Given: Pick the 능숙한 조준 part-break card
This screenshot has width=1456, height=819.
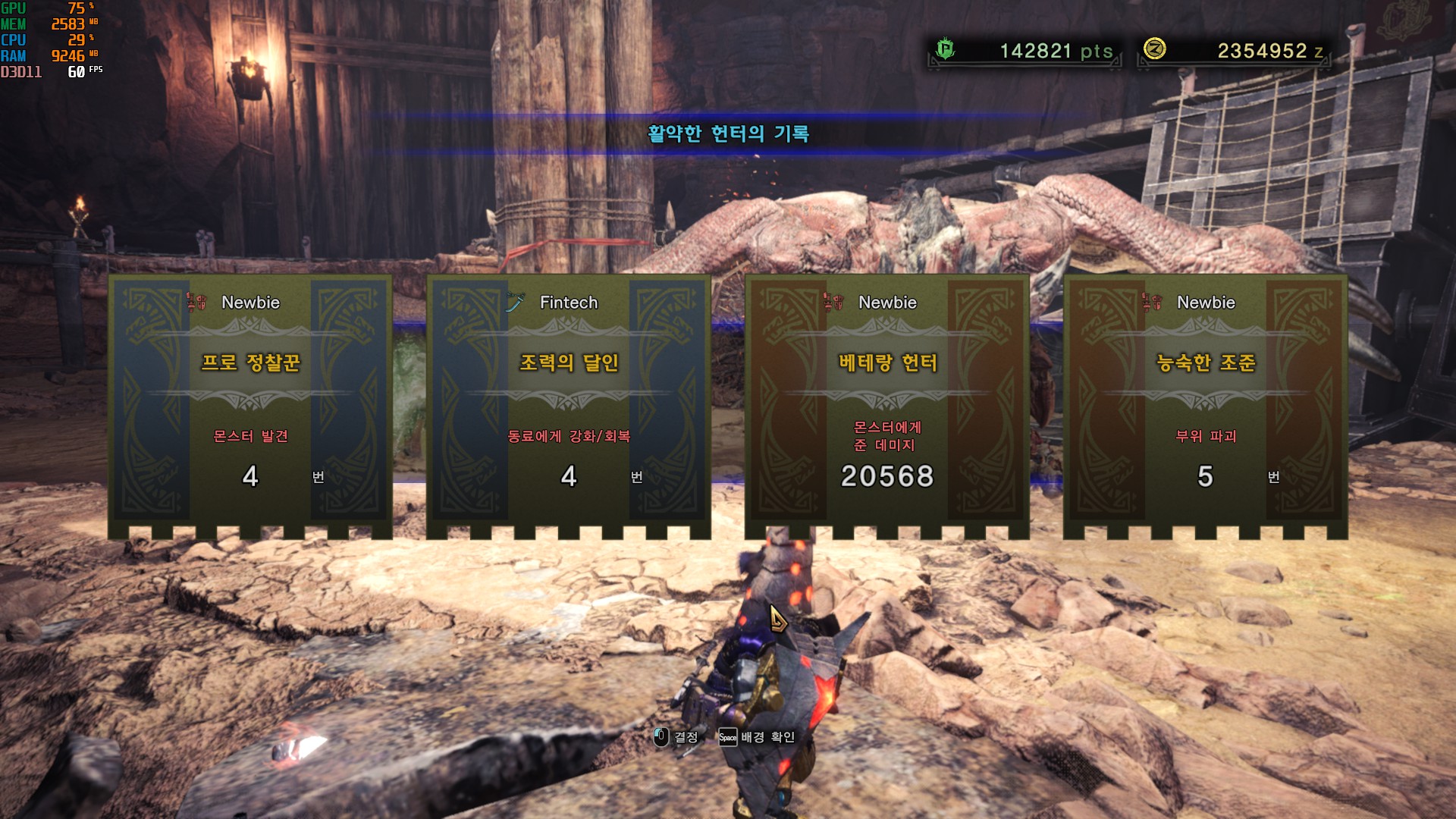Looking at the screenshot, I should tap(1206, 402).
